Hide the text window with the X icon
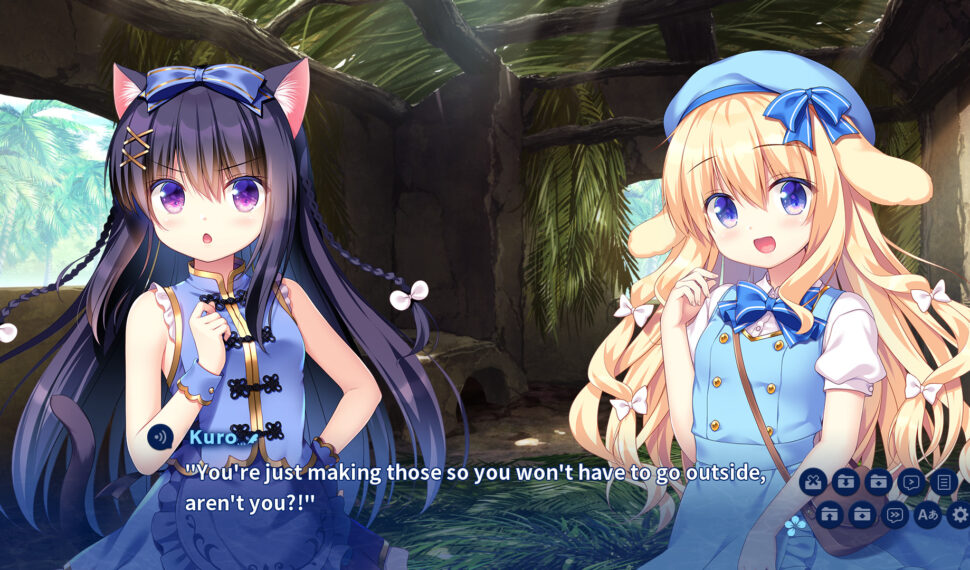 click(813, 482)
